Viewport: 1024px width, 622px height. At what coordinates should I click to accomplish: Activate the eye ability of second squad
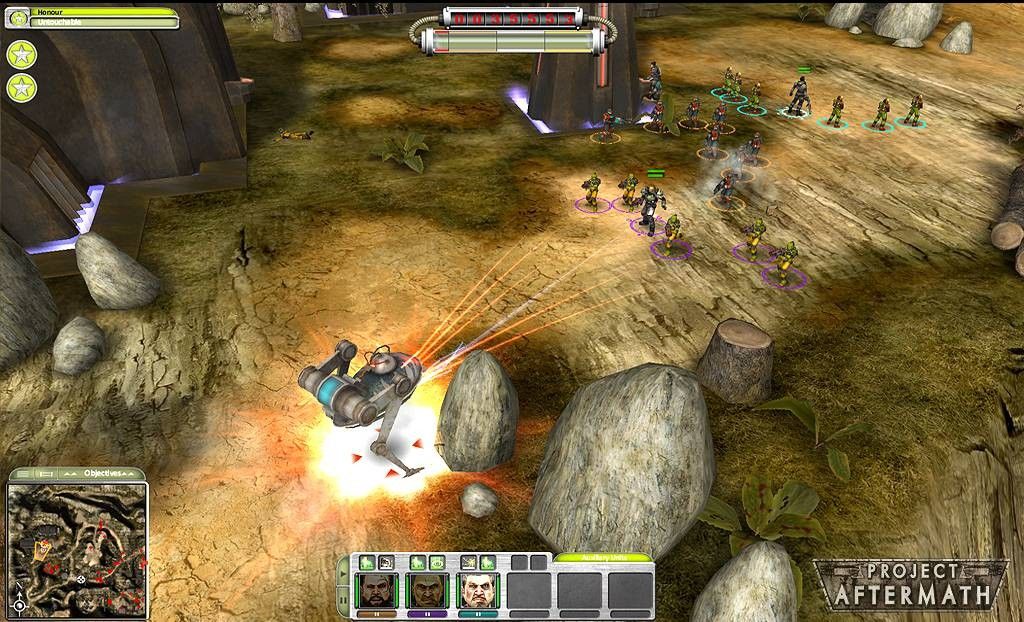coord(437,563)
